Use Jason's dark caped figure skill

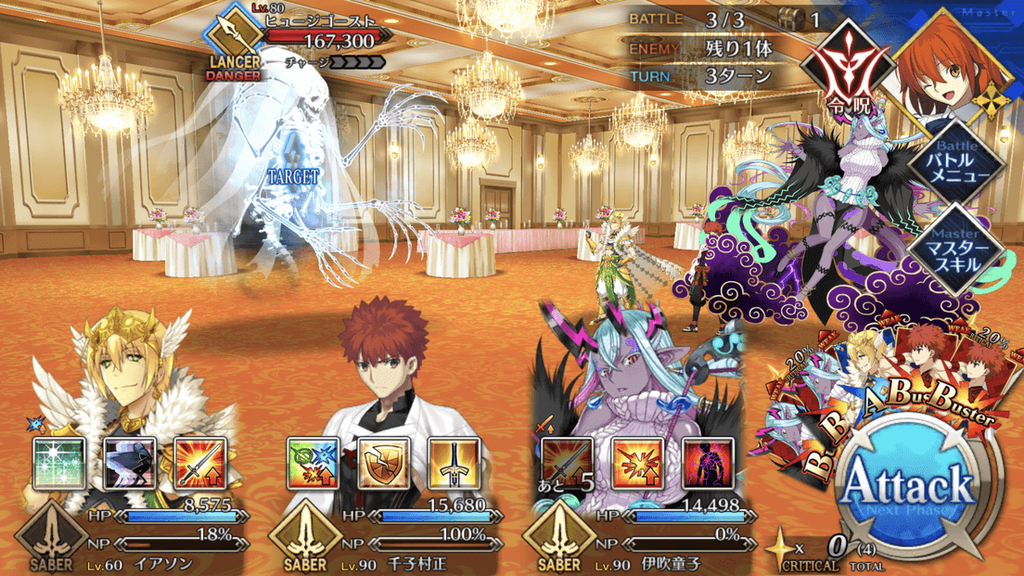pyautogui.click(x=129, y=463)
